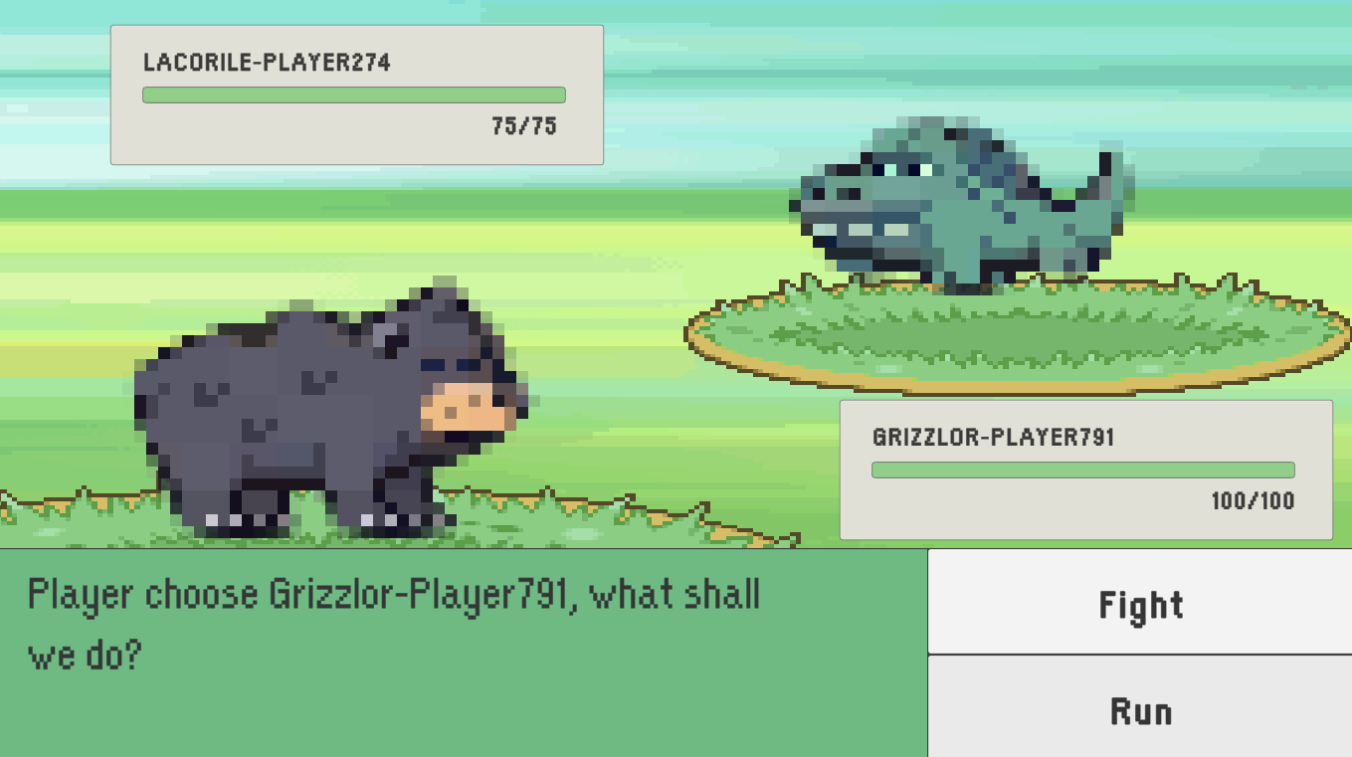Click Grizzlor's full health bar
The image size is (1352, 757).
click(1082, 467)
